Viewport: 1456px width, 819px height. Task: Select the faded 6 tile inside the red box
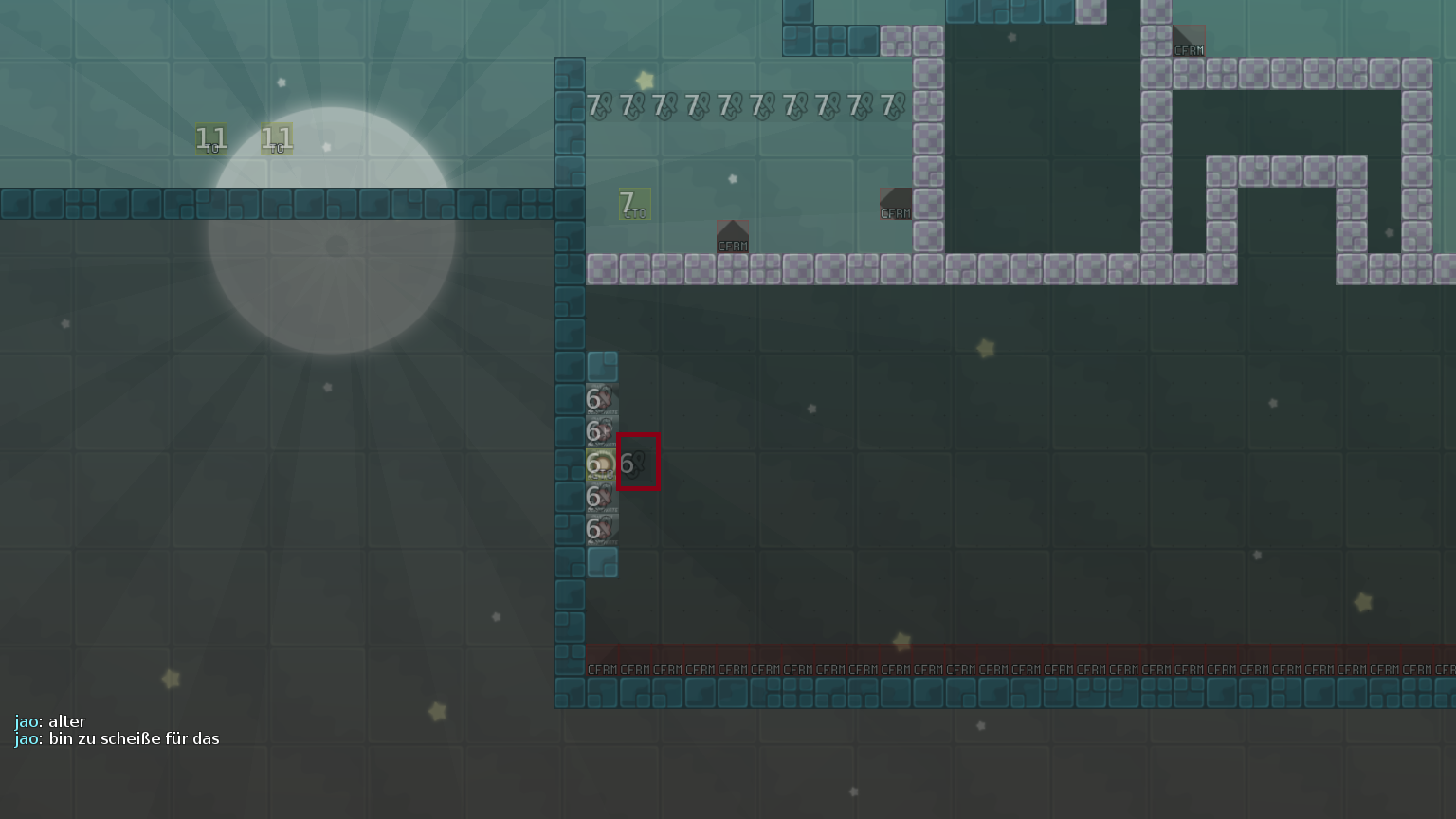point(636,464)
